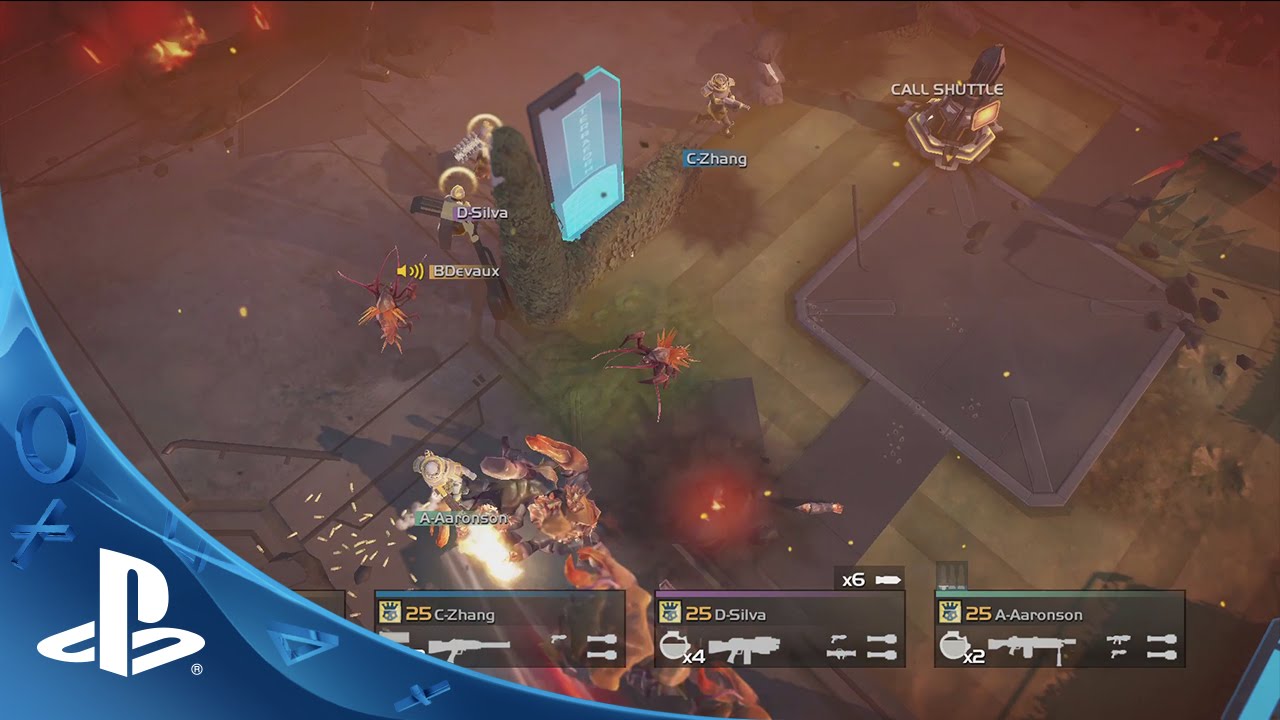
Task: Select C-Zhang's name tag
Action: click(x=715, y=158)
